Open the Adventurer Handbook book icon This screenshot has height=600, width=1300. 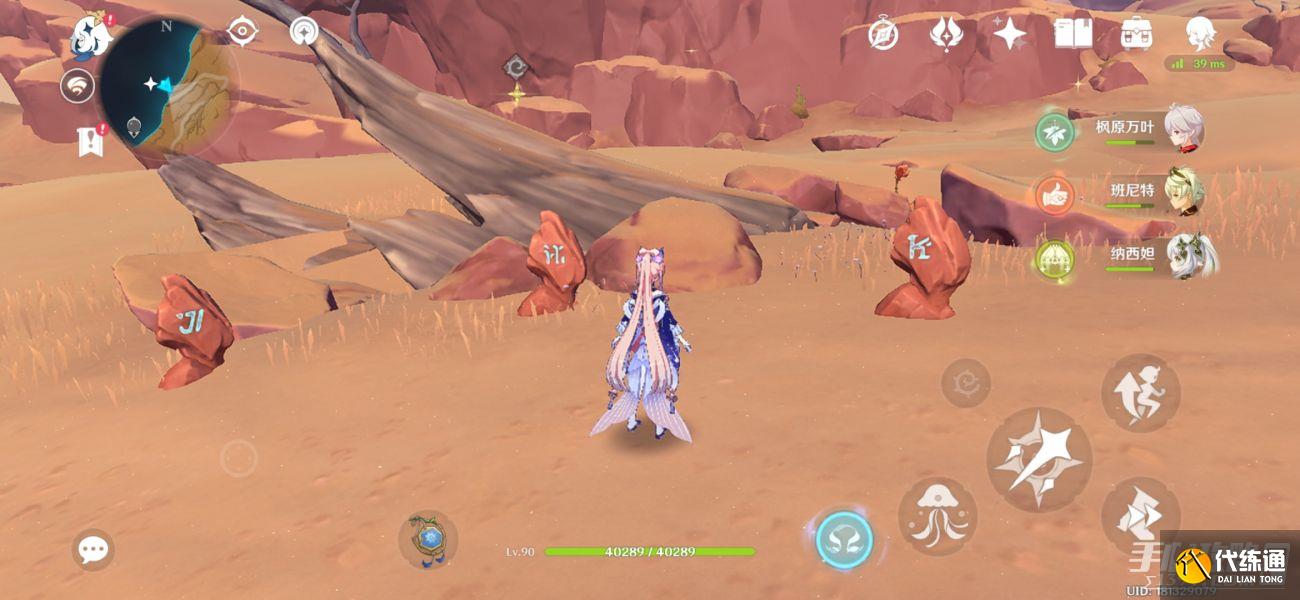[1072, 34]
